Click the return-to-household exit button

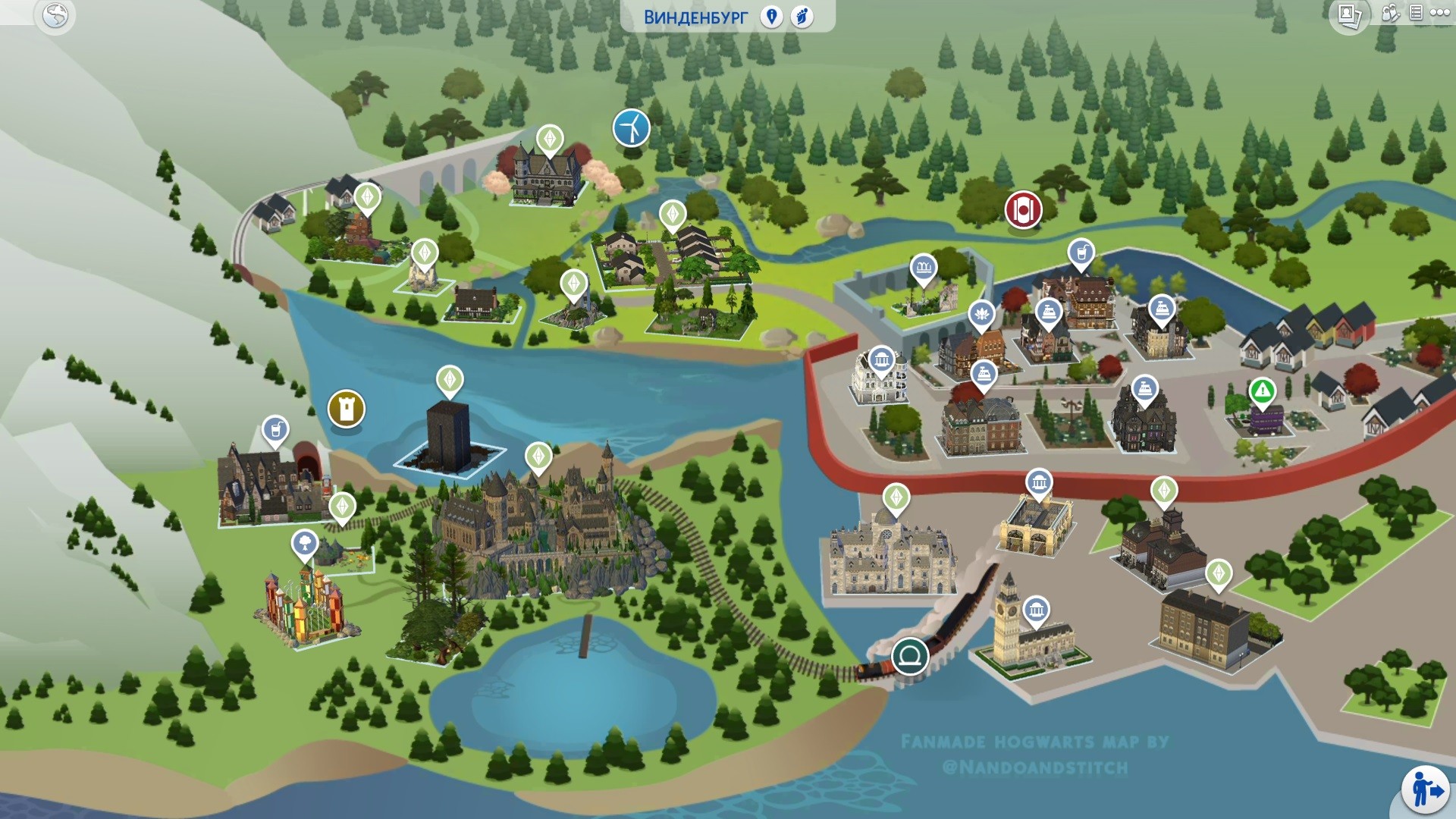[1426, 790]
